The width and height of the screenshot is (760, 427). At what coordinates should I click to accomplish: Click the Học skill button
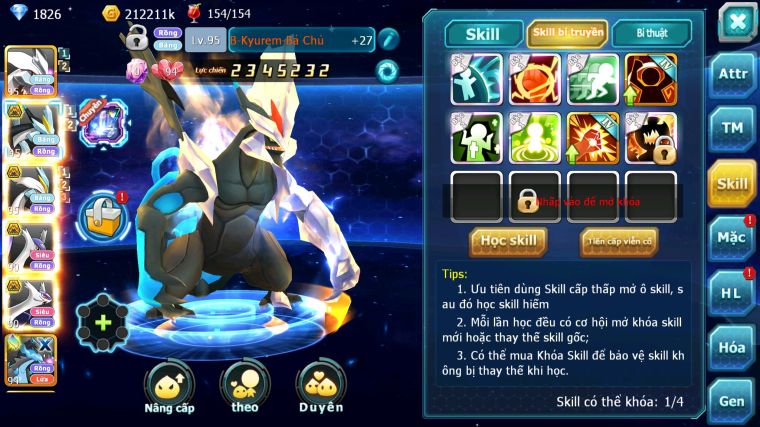click(x=508, y=241)
